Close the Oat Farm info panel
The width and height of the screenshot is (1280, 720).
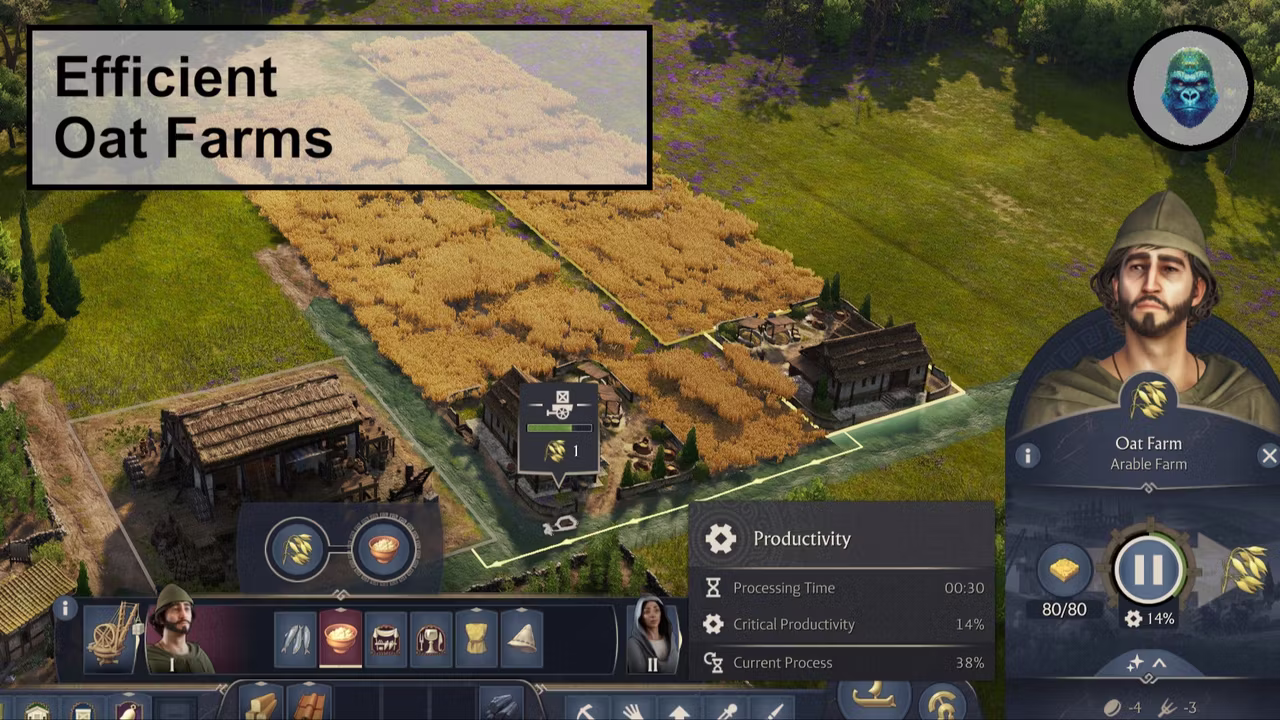click(1269, 456)
